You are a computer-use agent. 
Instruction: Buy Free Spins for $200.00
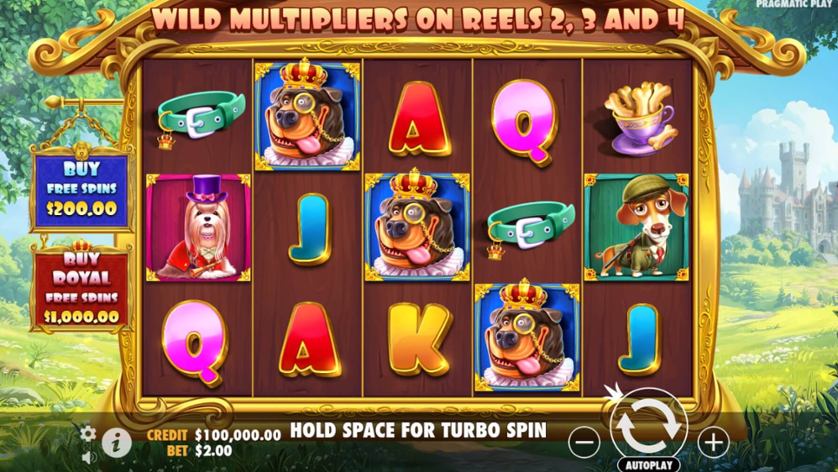81,188
